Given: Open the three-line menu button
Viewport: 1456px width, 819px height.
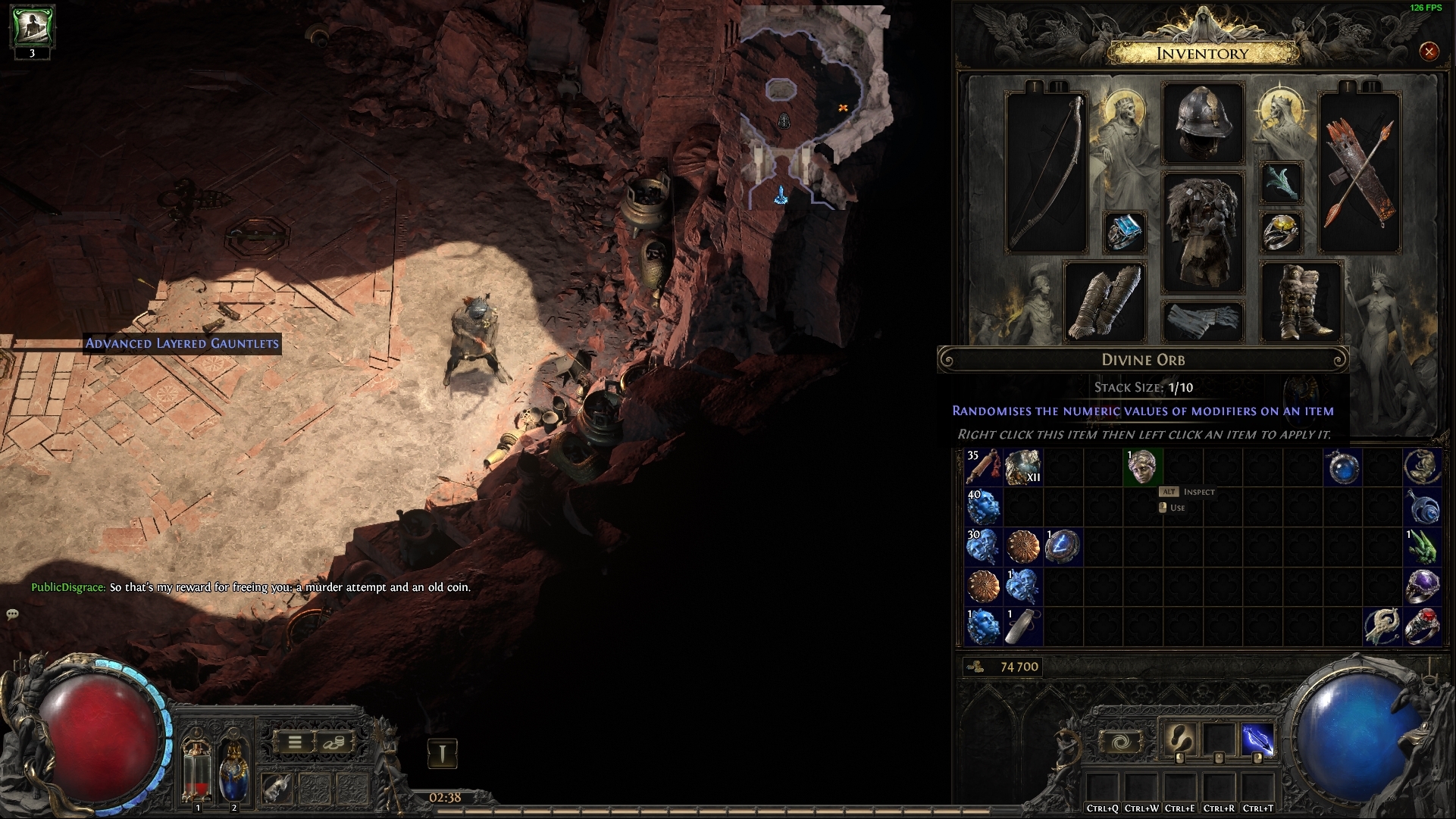Looking at the screenshot, I should tap(295, 742).
